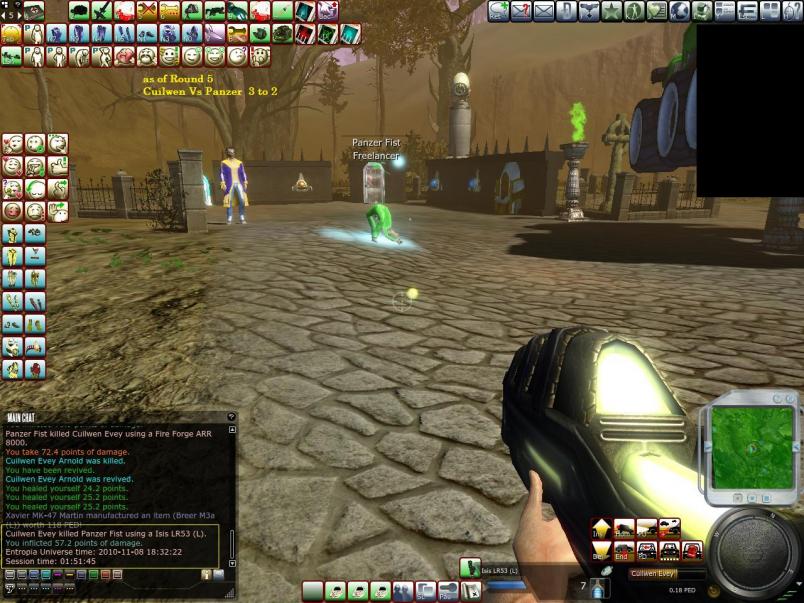This screenshot has width=804, height=603.
Task: Open the envelope mail icon in top bar
Action: tap(544, 11)
